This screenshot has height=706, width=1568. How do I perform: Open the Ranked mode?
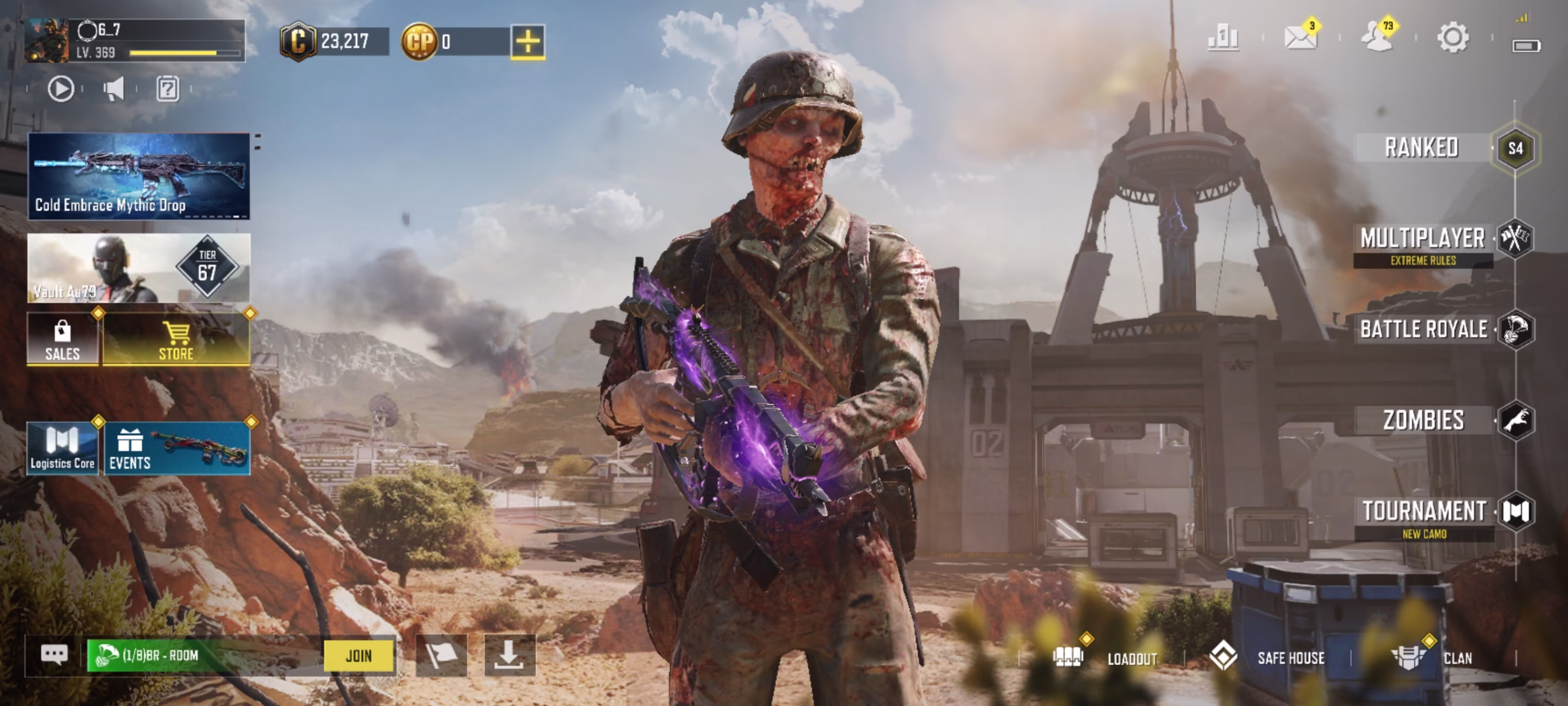pyautogui.click(x=1421, y=148)
